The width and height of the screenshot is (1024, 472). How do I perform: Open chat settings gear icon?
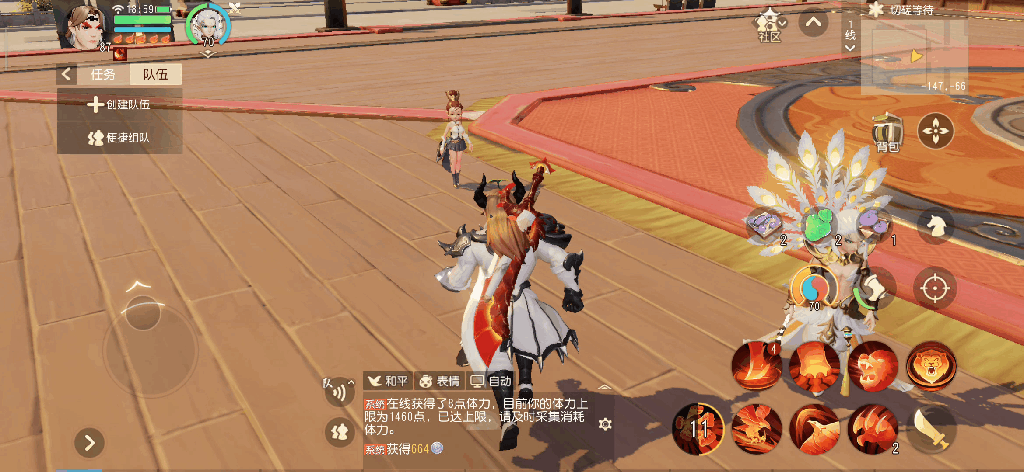(x=603, y=424)
